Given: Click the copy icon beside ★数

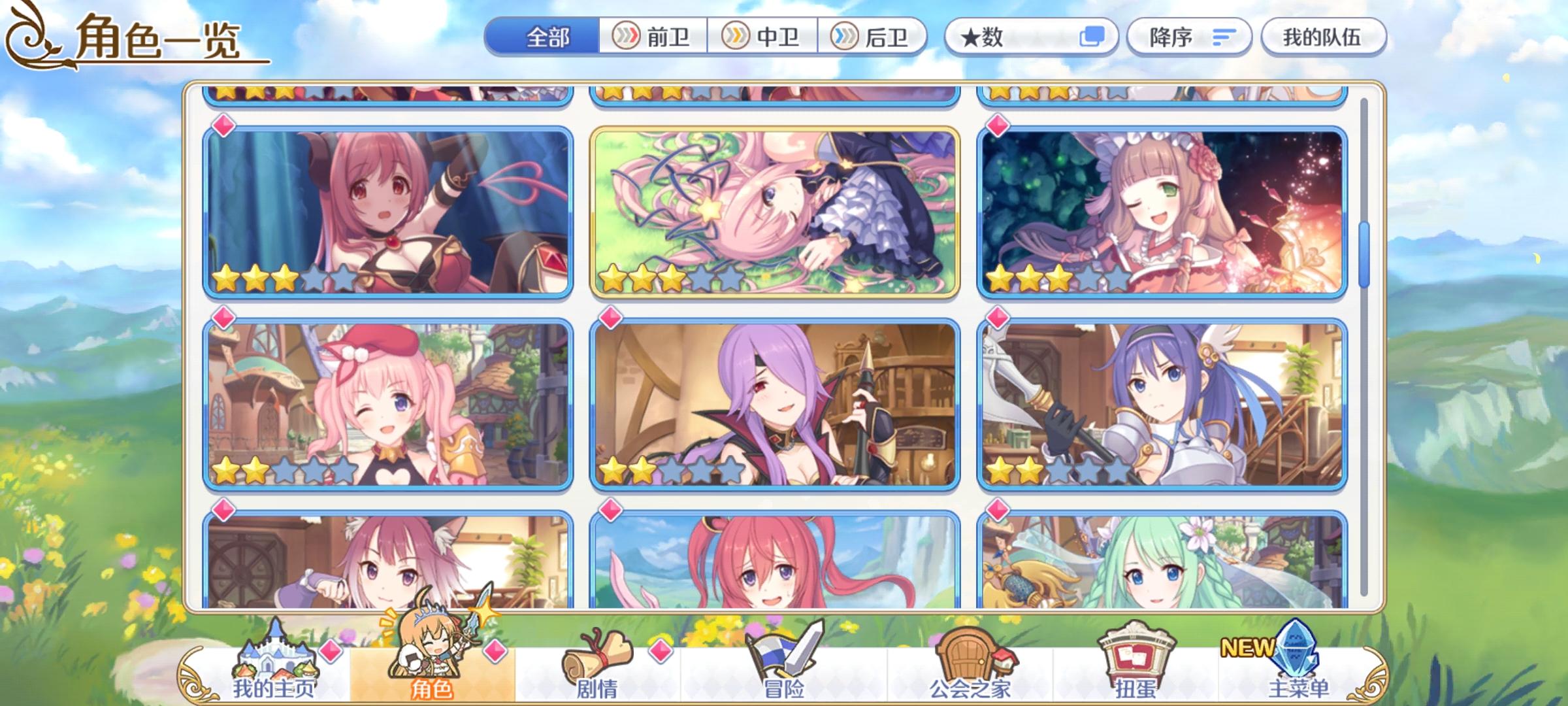Looking at the screenshot, I should 1092,37.
